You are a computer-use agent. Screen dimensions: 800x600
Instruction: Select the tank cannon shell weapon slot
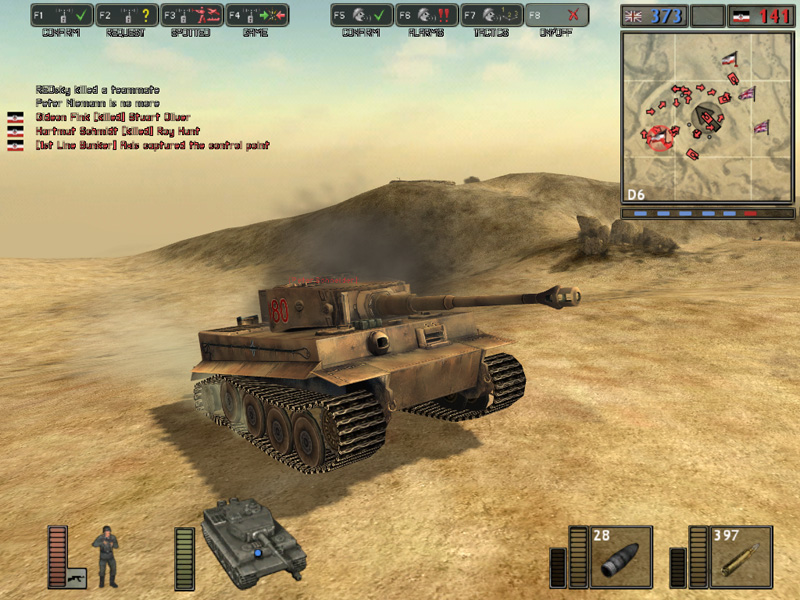tap(621, 557)
